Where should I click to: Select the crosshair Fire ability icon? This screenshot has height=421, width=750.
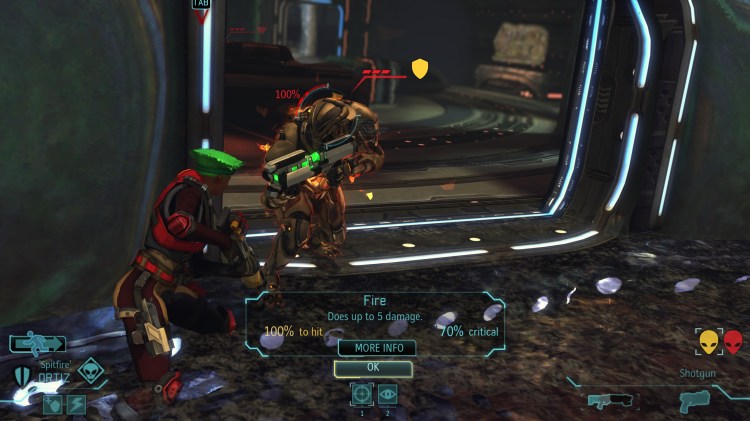(x=362, y=394)
